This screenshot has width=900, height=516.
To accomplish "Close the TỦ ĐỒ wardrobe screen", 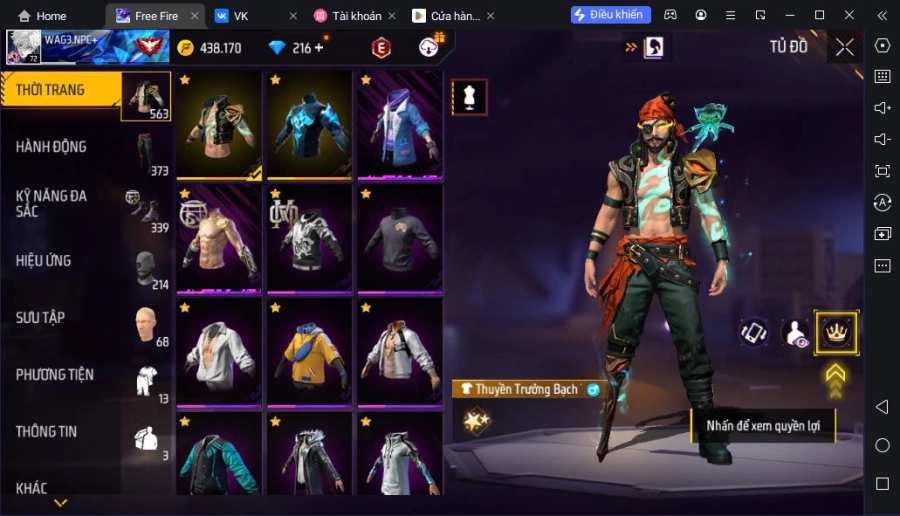I will pyautogui.click(x=845, y=47).
